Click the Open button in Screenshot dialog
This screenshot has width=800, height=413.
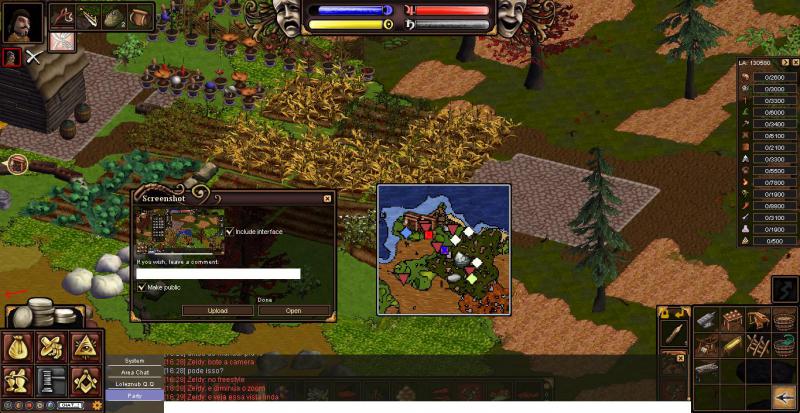pos(293,310)
